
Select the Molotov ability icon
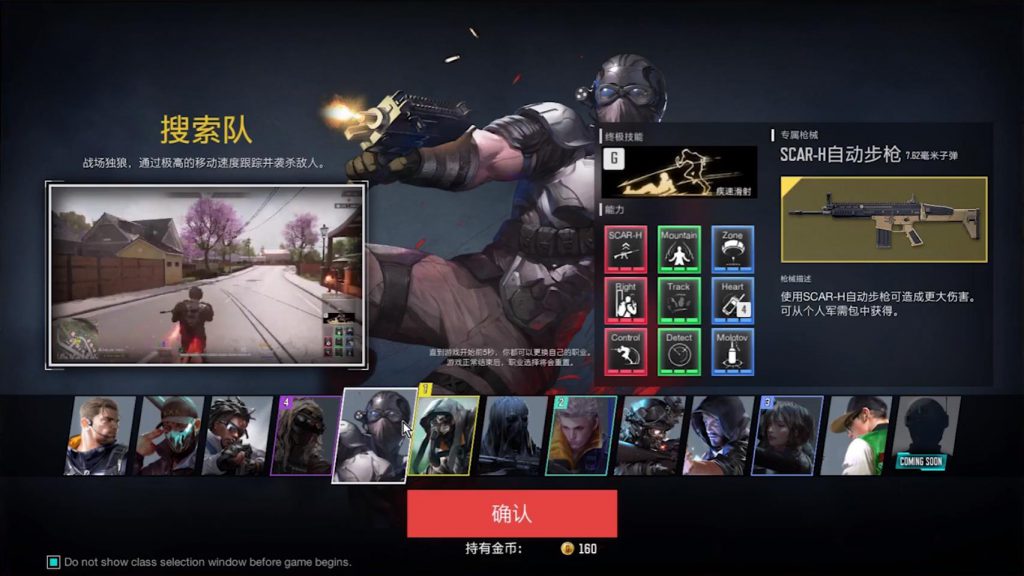[733, 352]
